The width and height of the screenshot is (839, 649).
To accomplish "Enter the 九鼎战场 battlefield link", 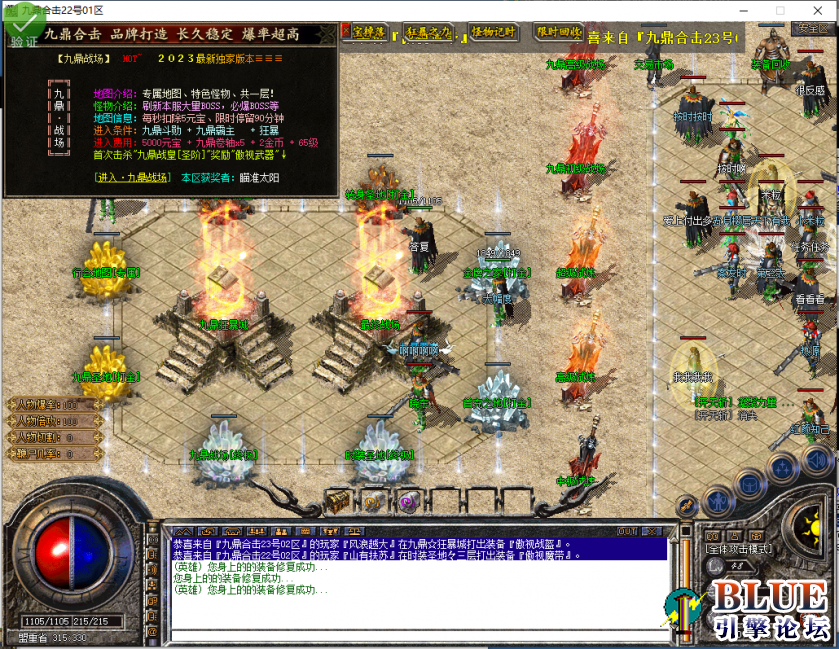I will tap(133, 176).
